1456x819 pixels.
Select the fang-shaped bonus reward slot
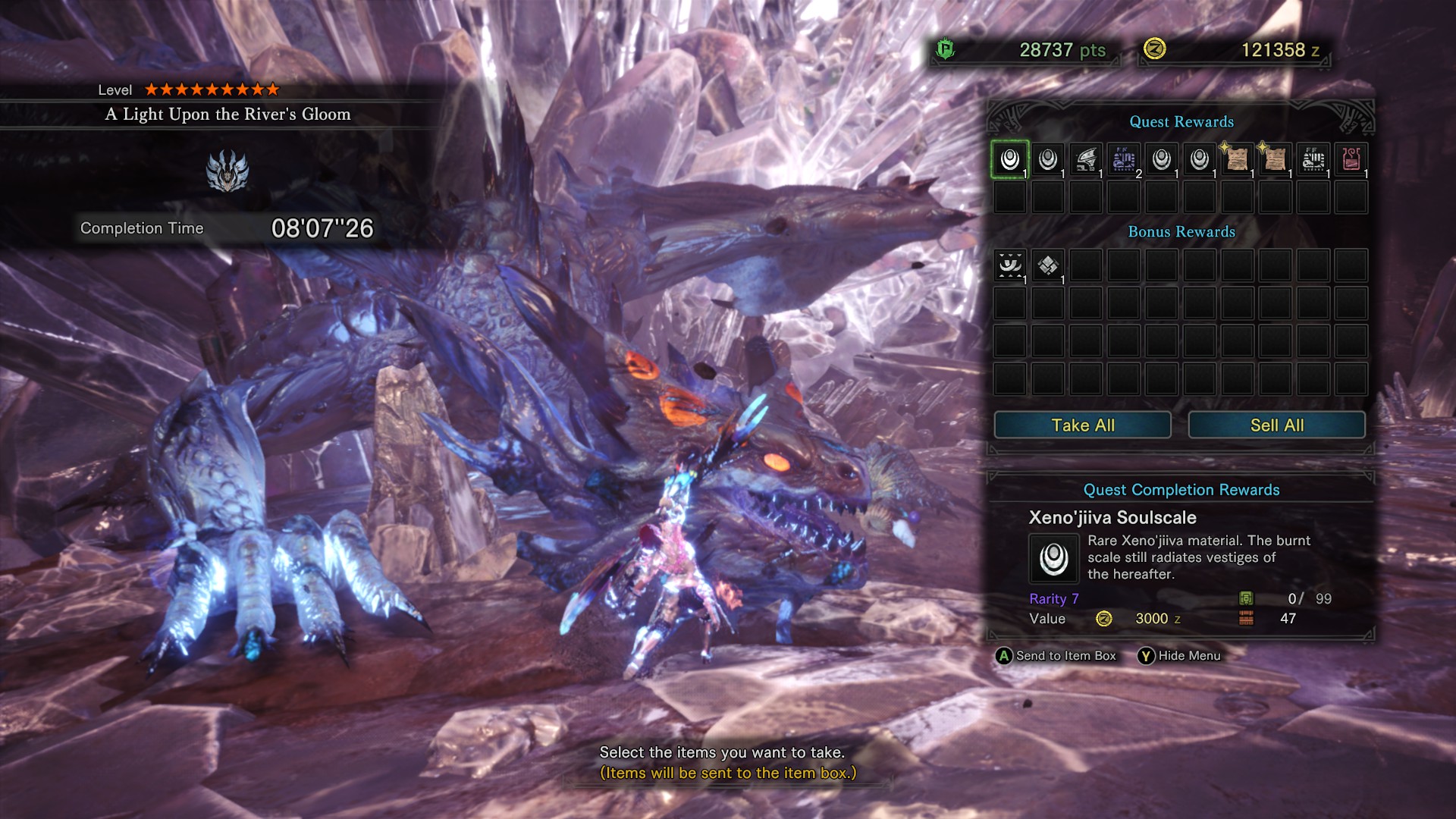pos(1010,265)
